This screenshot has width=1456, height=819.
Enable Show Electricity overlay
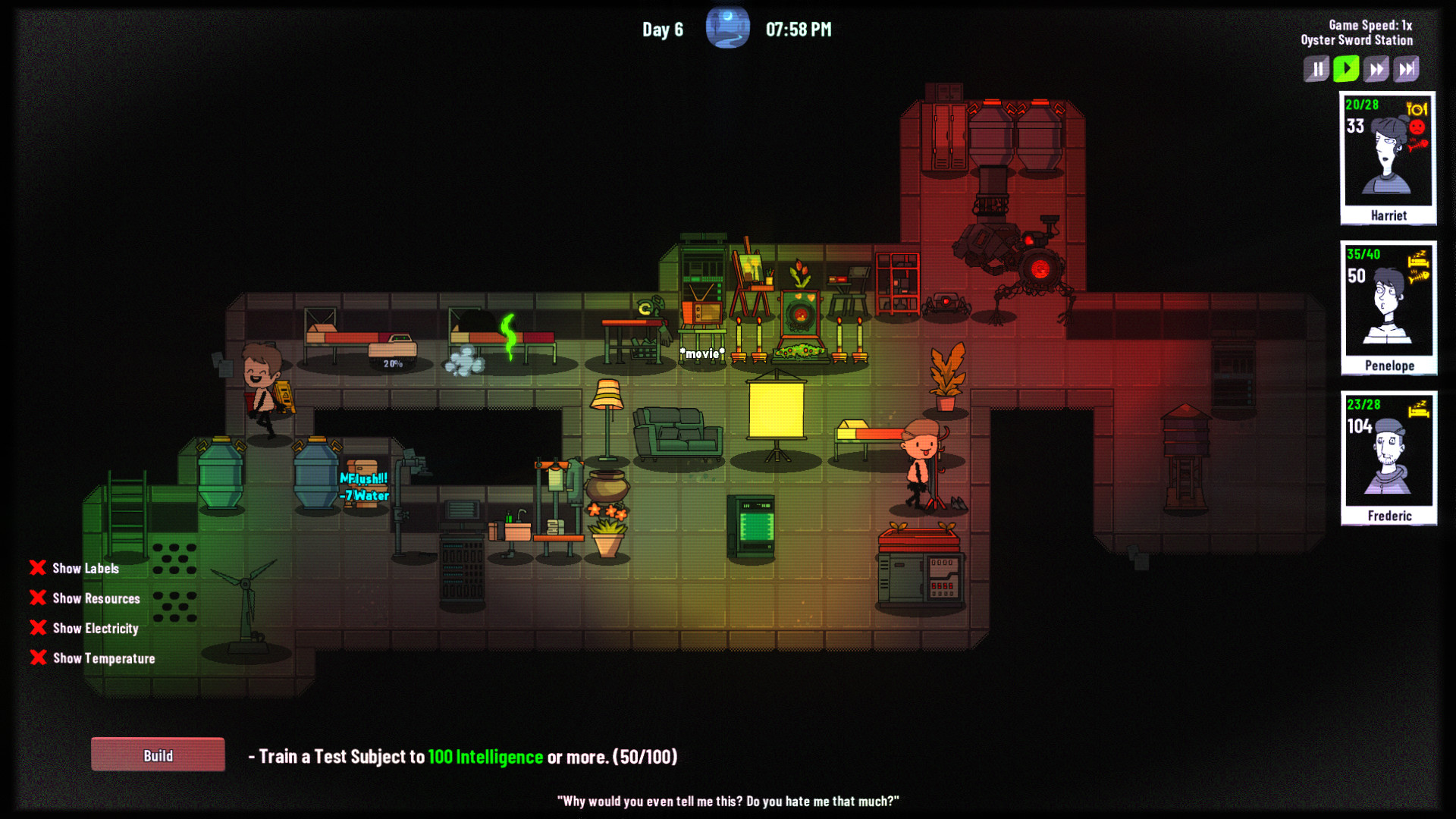pos(38,628)
